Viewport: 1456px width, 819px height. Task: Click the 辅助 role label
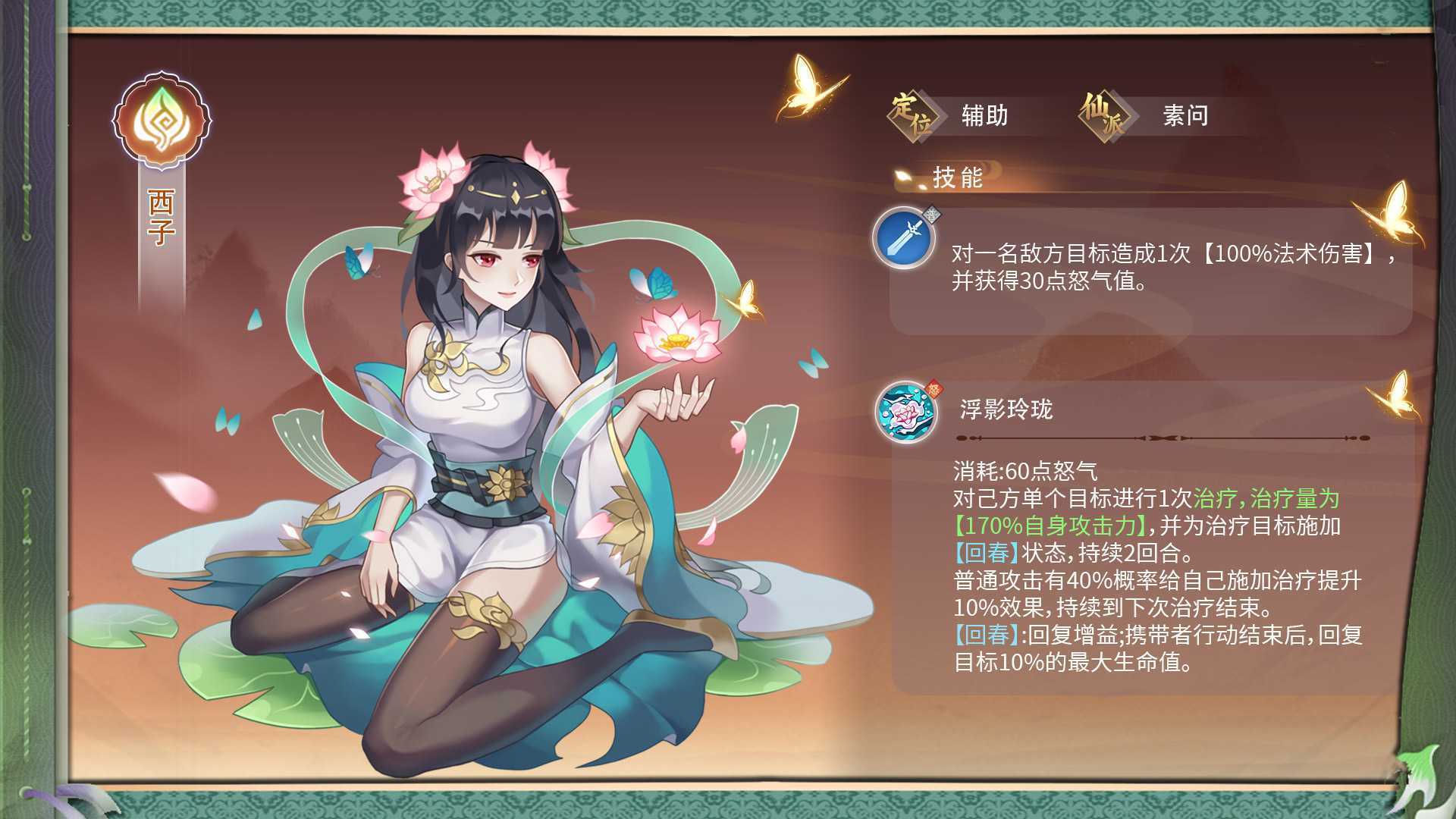(985, 115)
